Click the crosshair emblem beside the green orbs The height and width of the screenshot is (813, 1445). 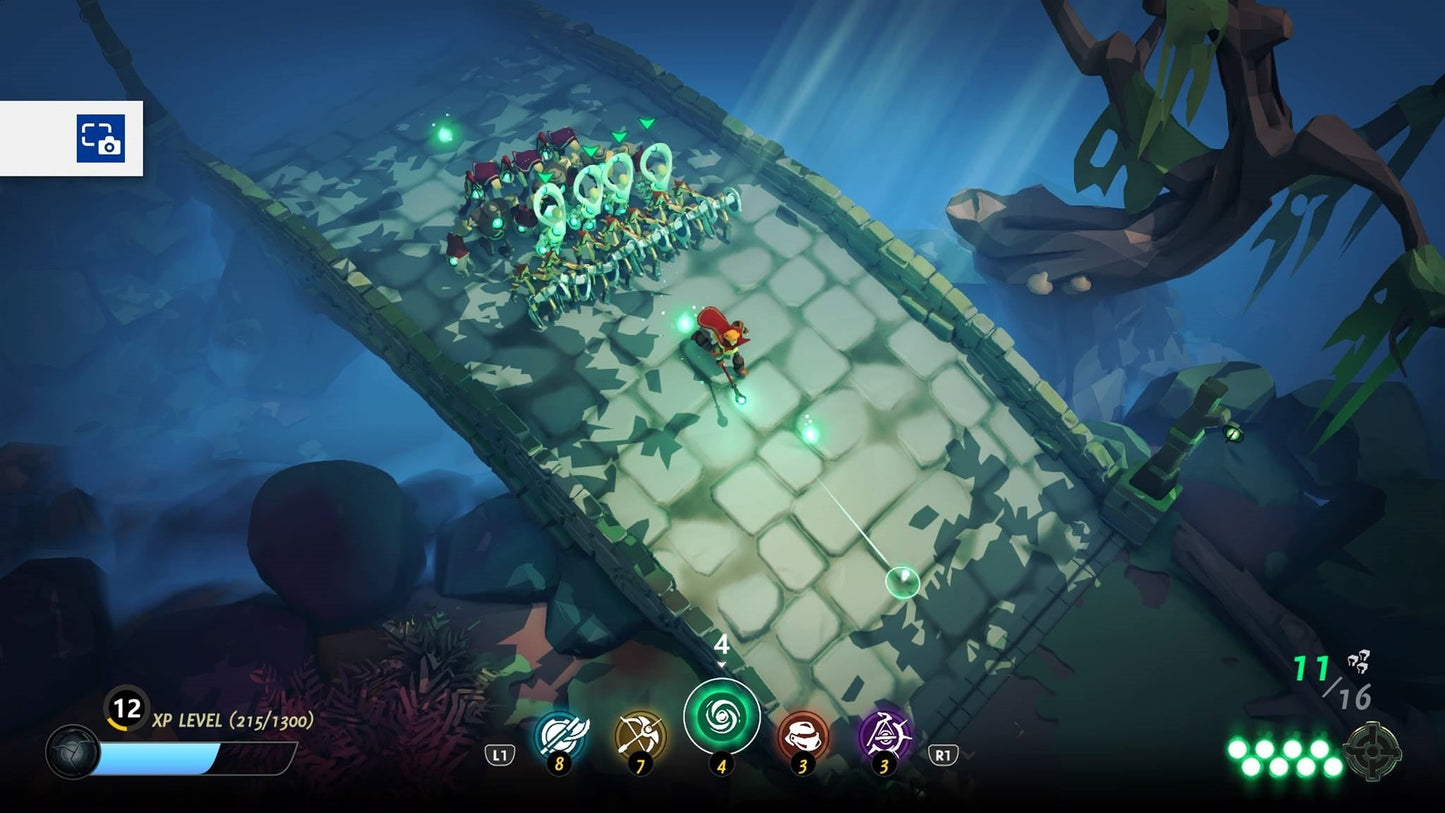point(1372,751)
